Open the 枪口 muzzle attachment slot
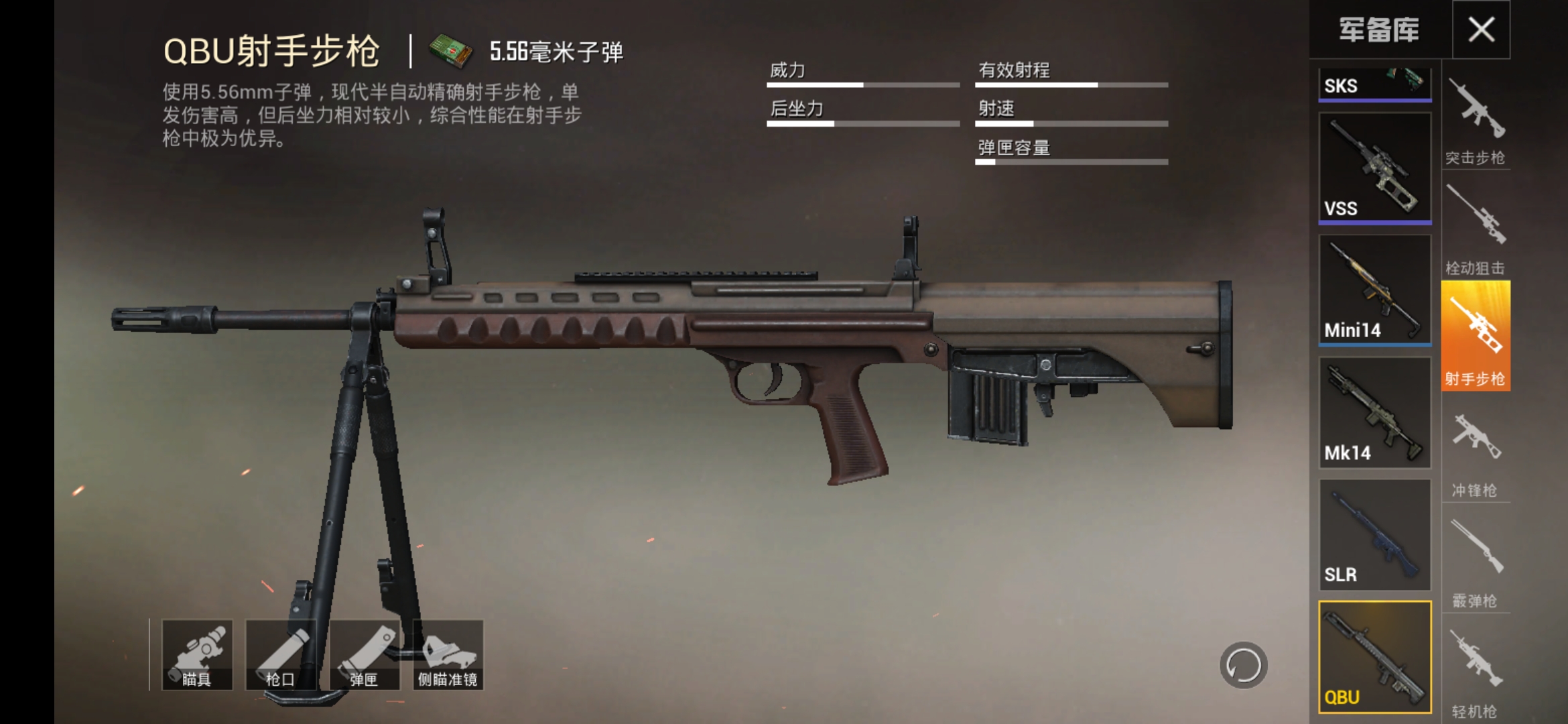This screenshot has width=1568, height=724. point(281,654)
